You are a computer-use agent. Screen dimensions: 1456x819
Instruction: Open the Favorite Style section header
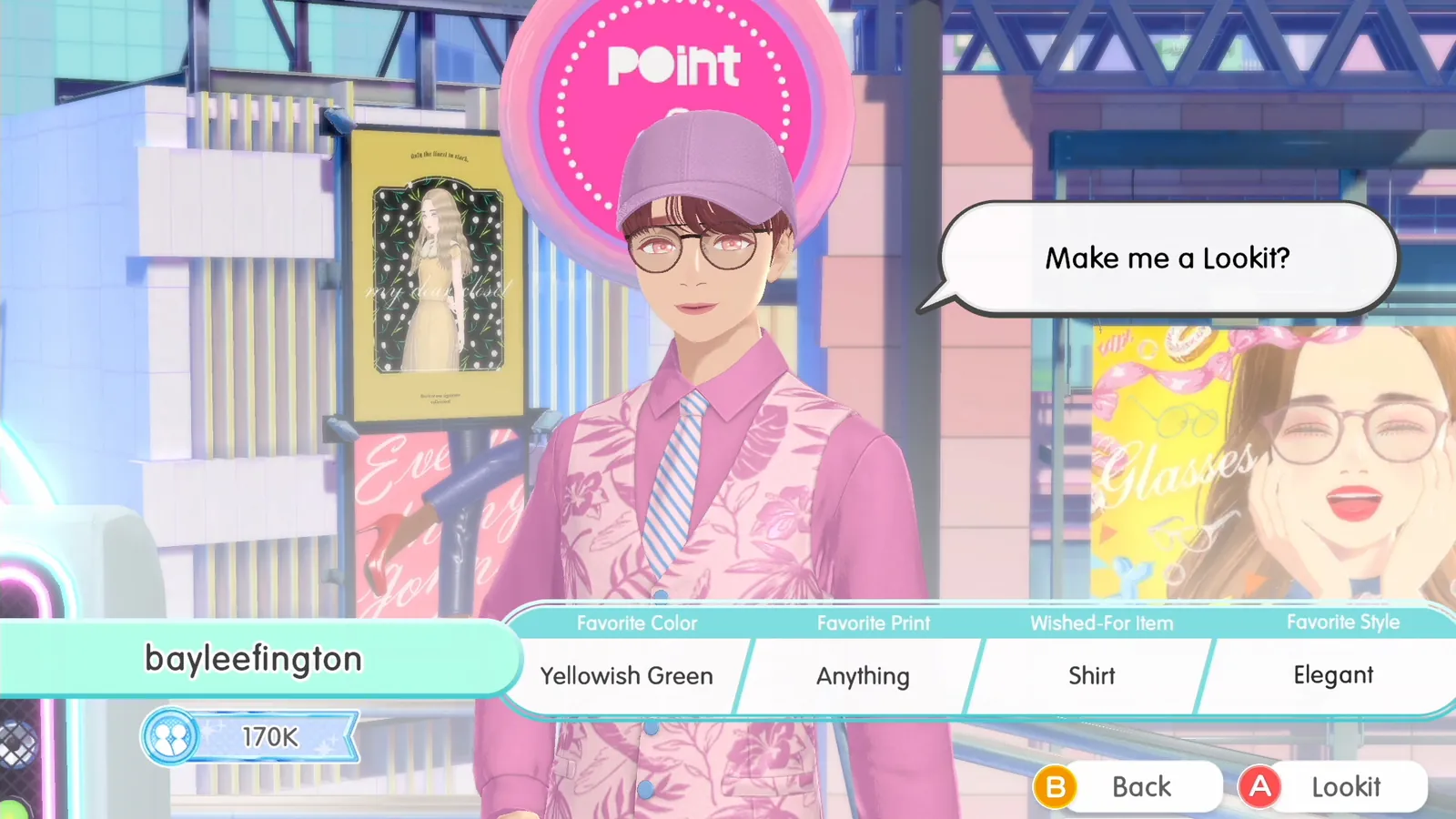1343,622
